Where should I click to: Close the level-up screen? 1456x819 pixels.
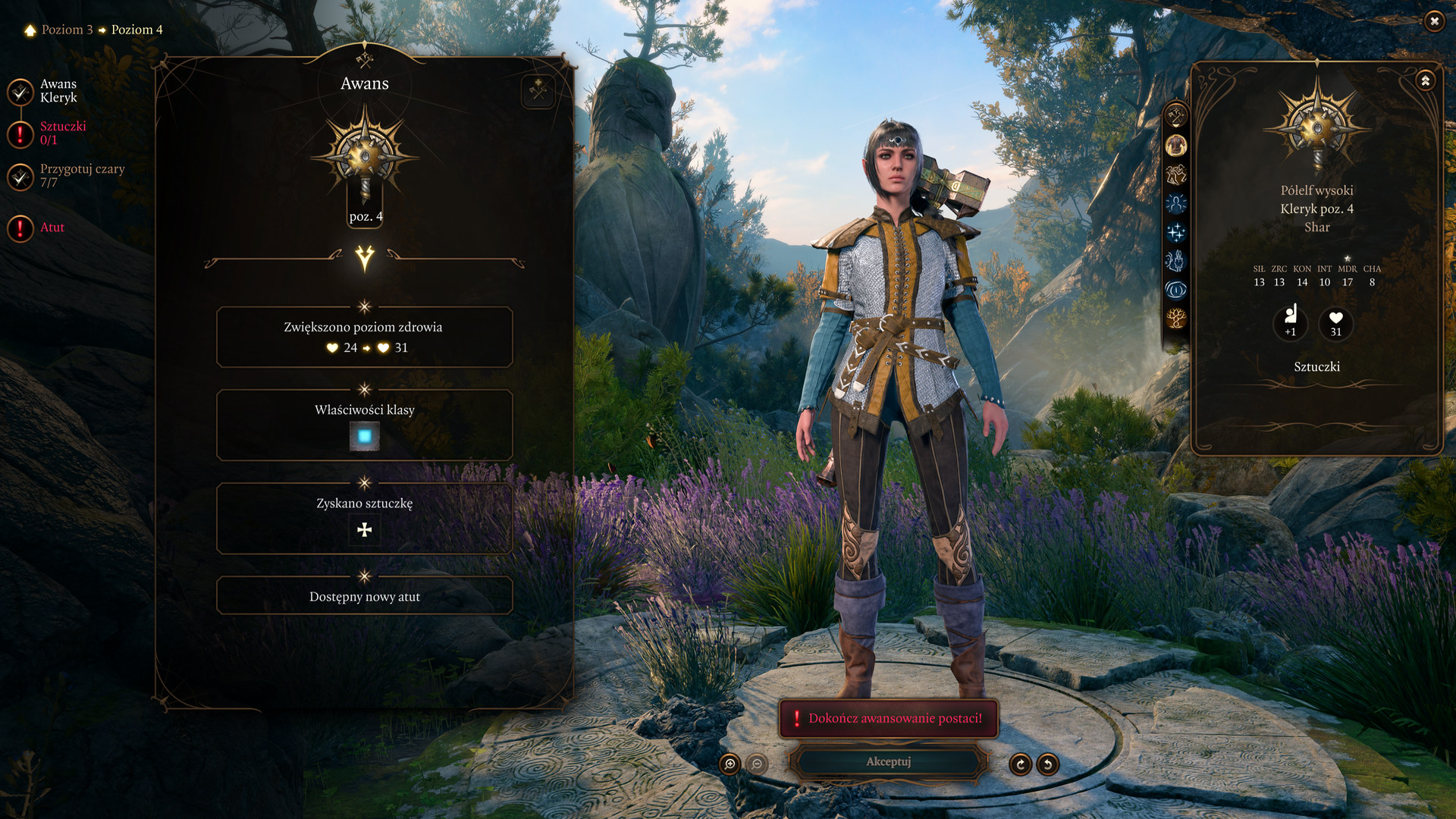click(x=1433, y=21)
